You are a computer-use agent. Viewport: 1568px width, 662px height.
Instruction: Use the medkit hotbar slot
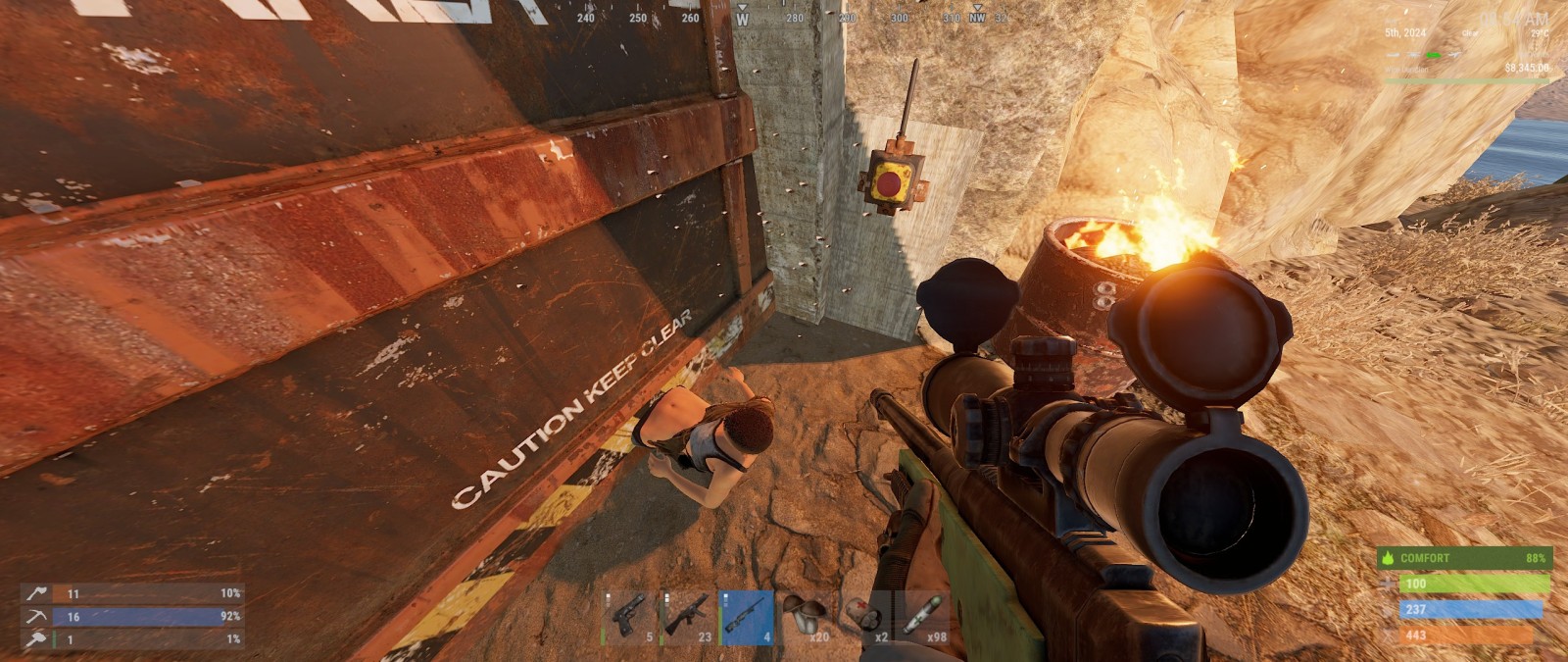coord(864,618)
